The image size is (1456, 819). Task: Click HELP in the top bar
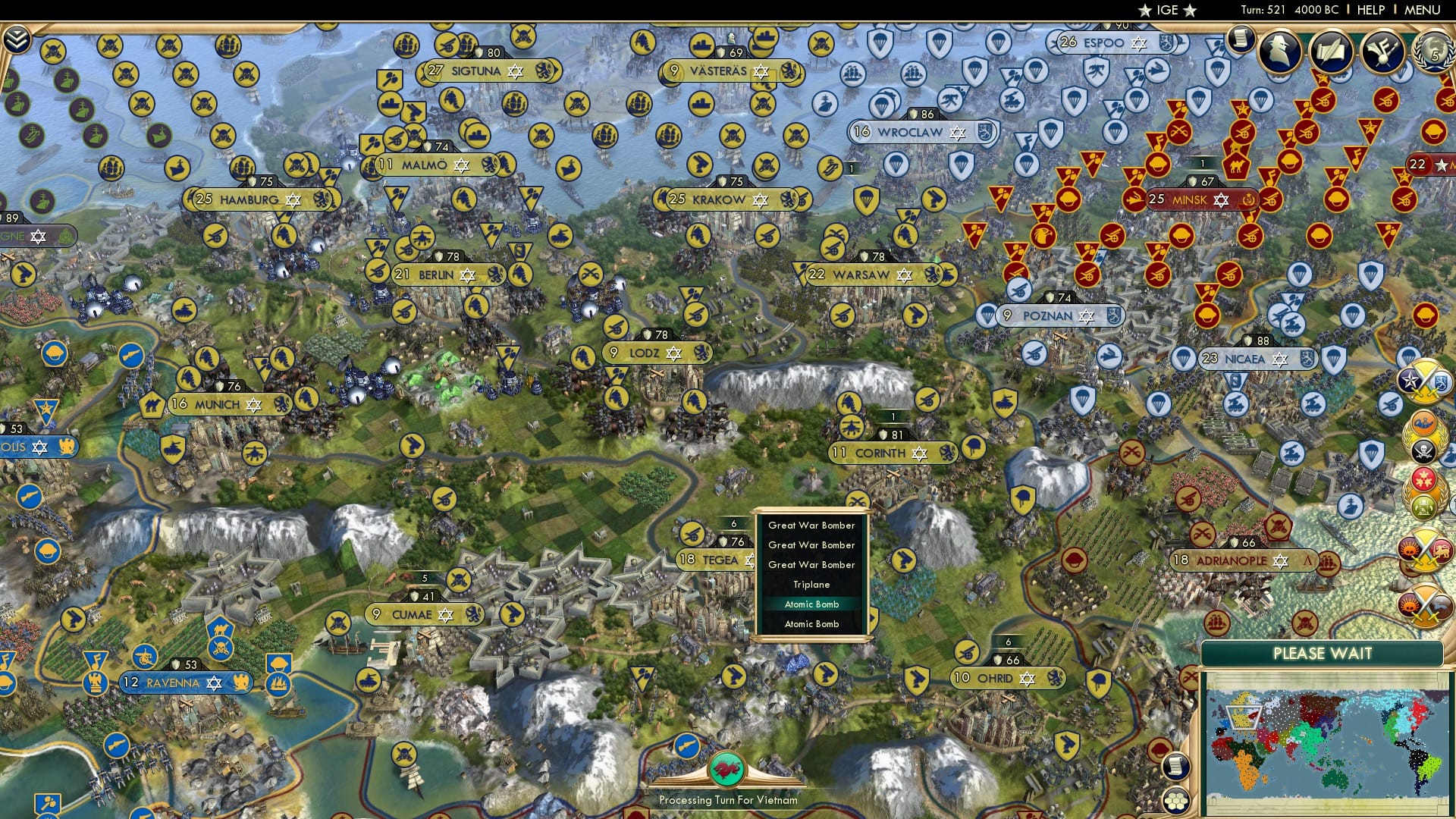pyautogui.click(x=1370, y=9)
